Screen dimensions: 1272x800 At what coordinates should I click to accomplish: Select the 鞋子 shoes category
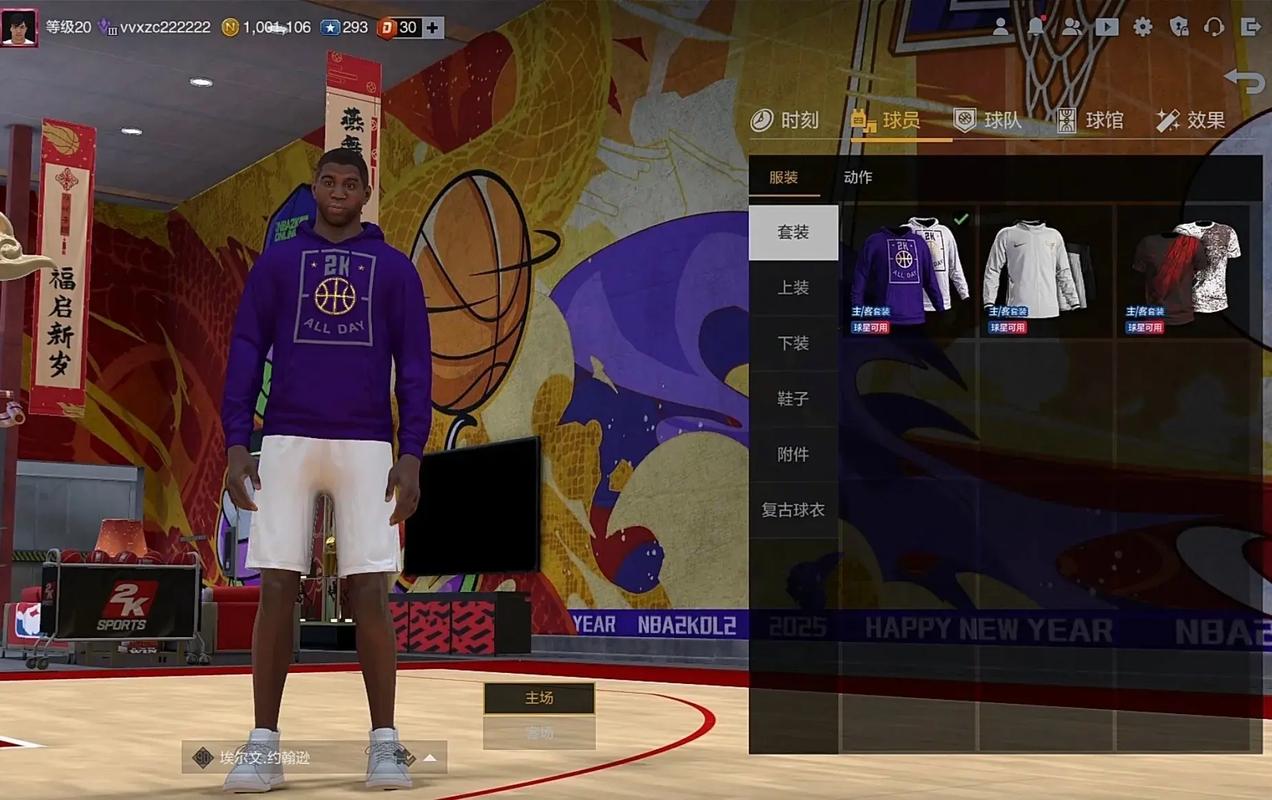(793, 399)
